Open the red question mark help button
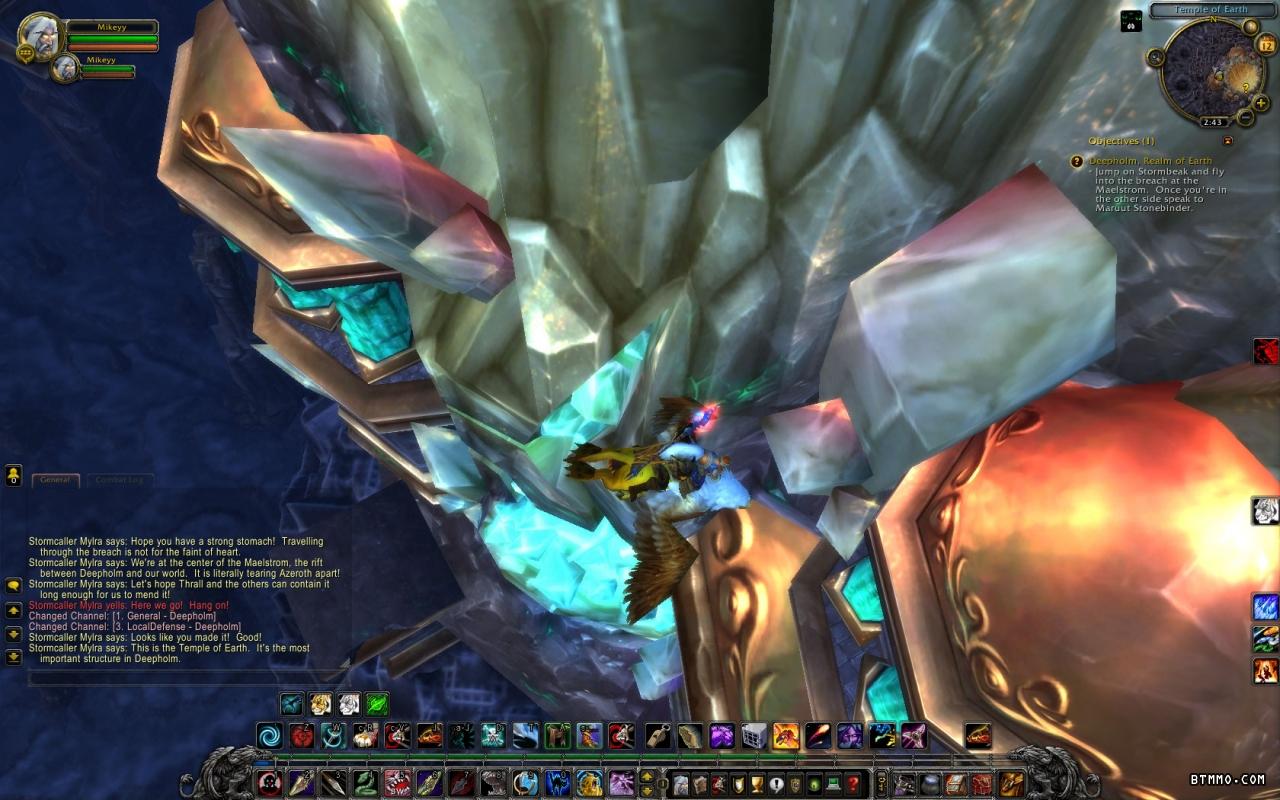 point(853,784)
